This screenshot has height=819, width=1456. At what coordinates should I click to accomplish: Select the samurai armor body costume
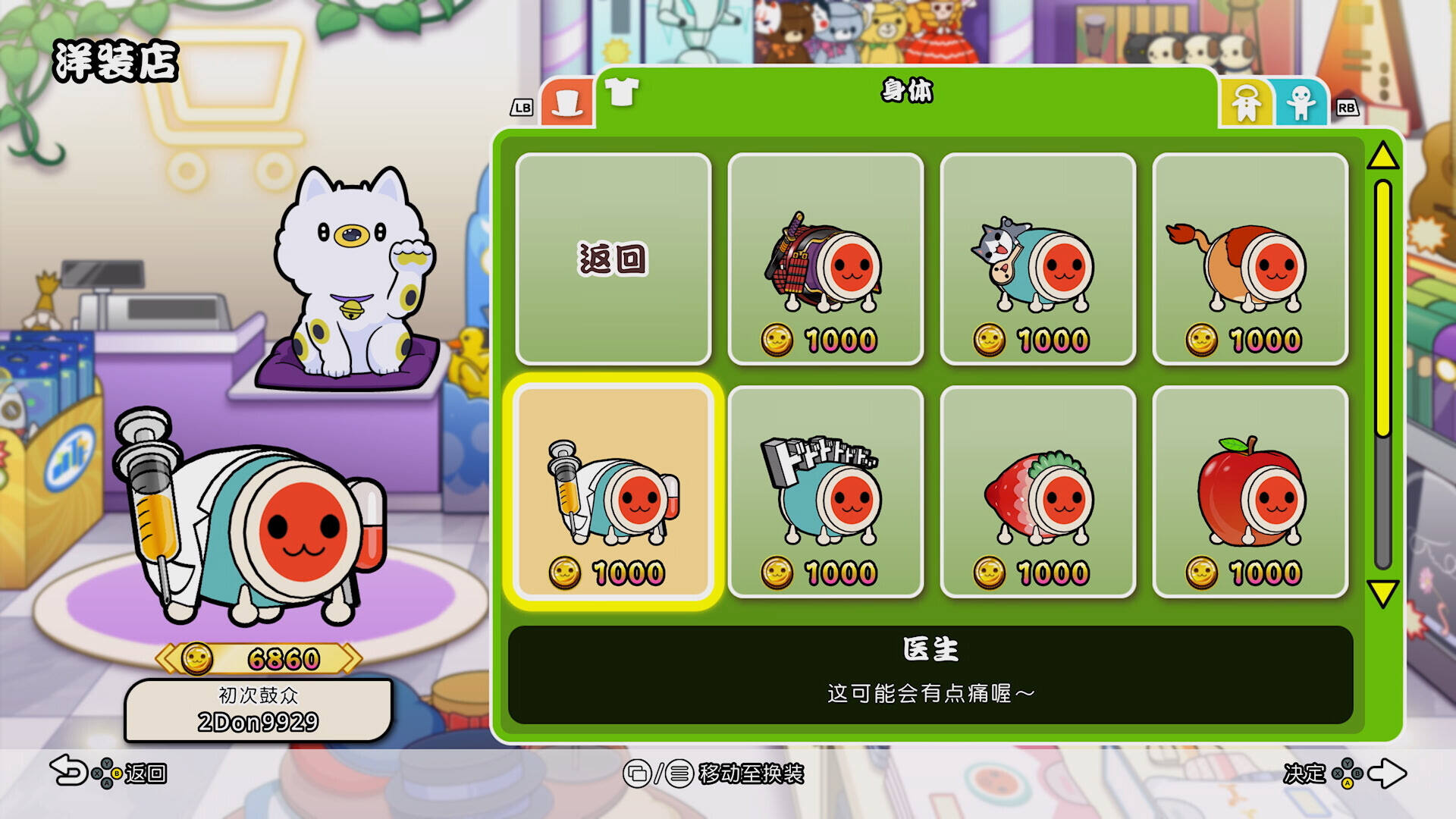[825, 258]
